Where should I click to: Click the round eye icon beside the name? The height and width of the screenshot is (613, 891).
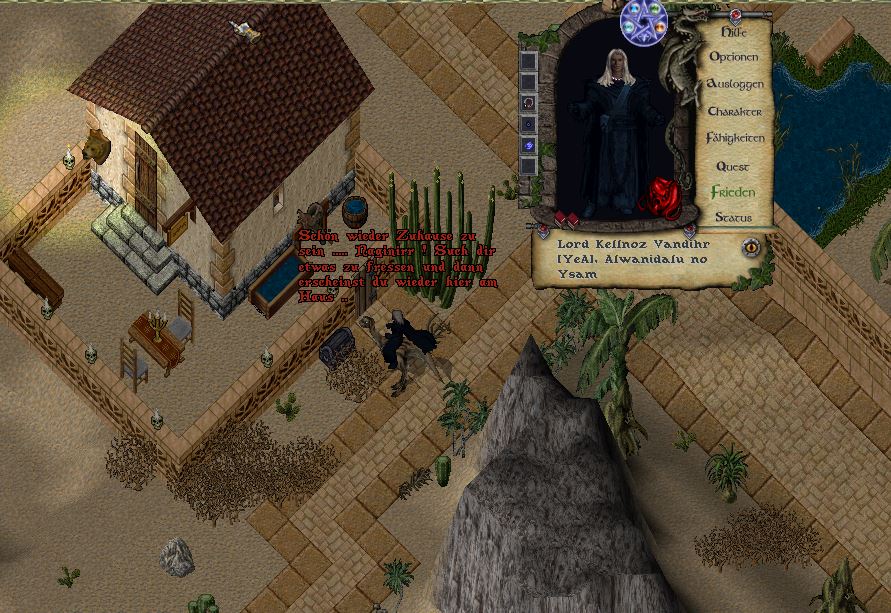(751, 247)
